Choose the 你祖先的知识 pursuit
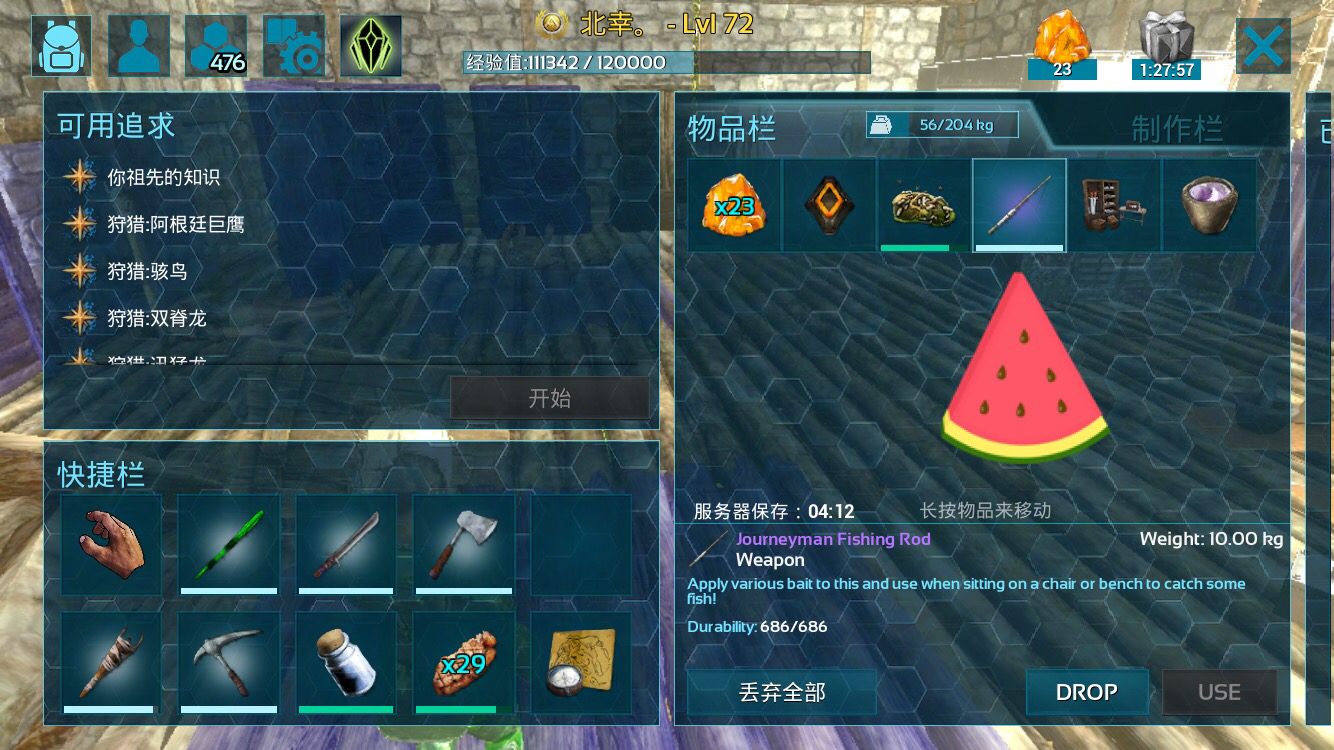Viewport: 1334px width, 750px height. (164, 178)
